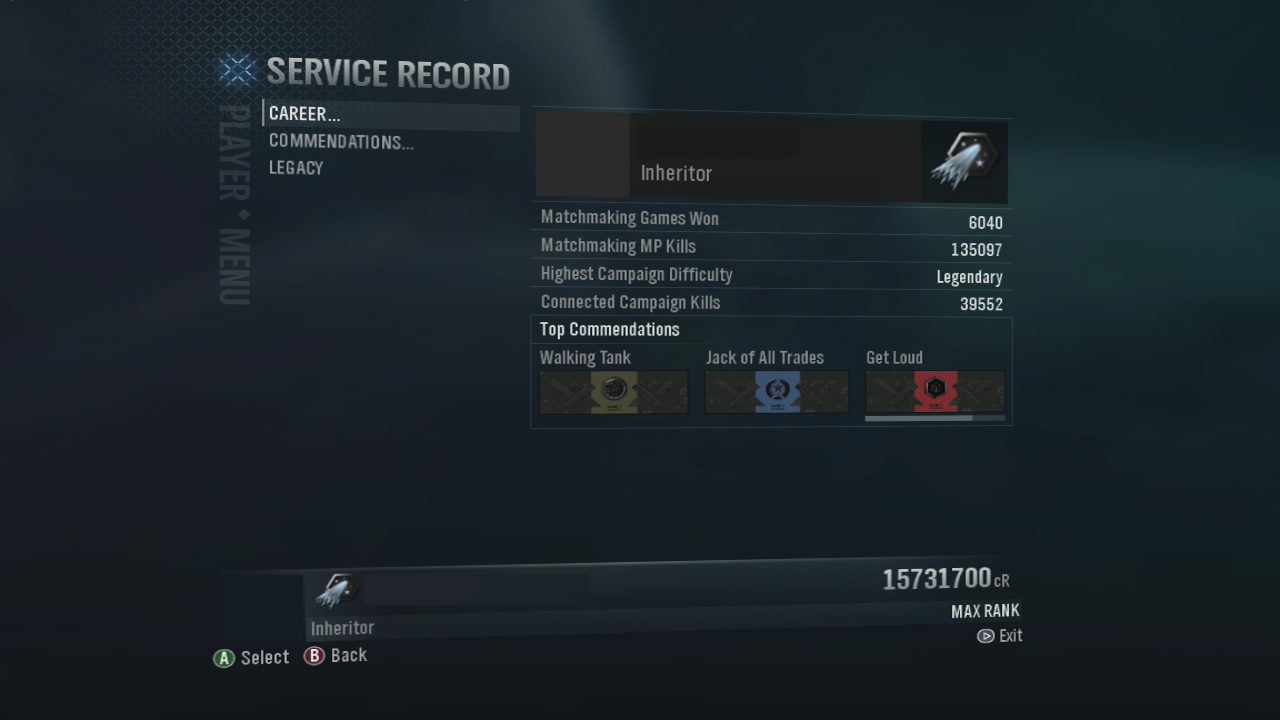Viewport: 1280px width, 720px height.
Task: Select the Commendations menu entry
Action: pos(340,142)
